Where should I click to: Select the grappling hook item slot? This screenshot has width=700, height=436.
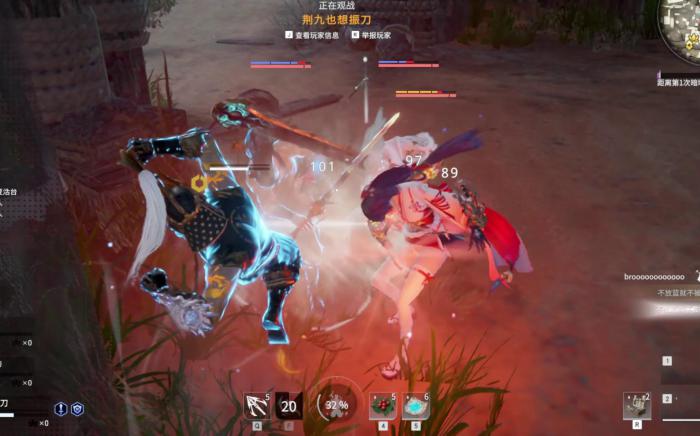(258, 405)
